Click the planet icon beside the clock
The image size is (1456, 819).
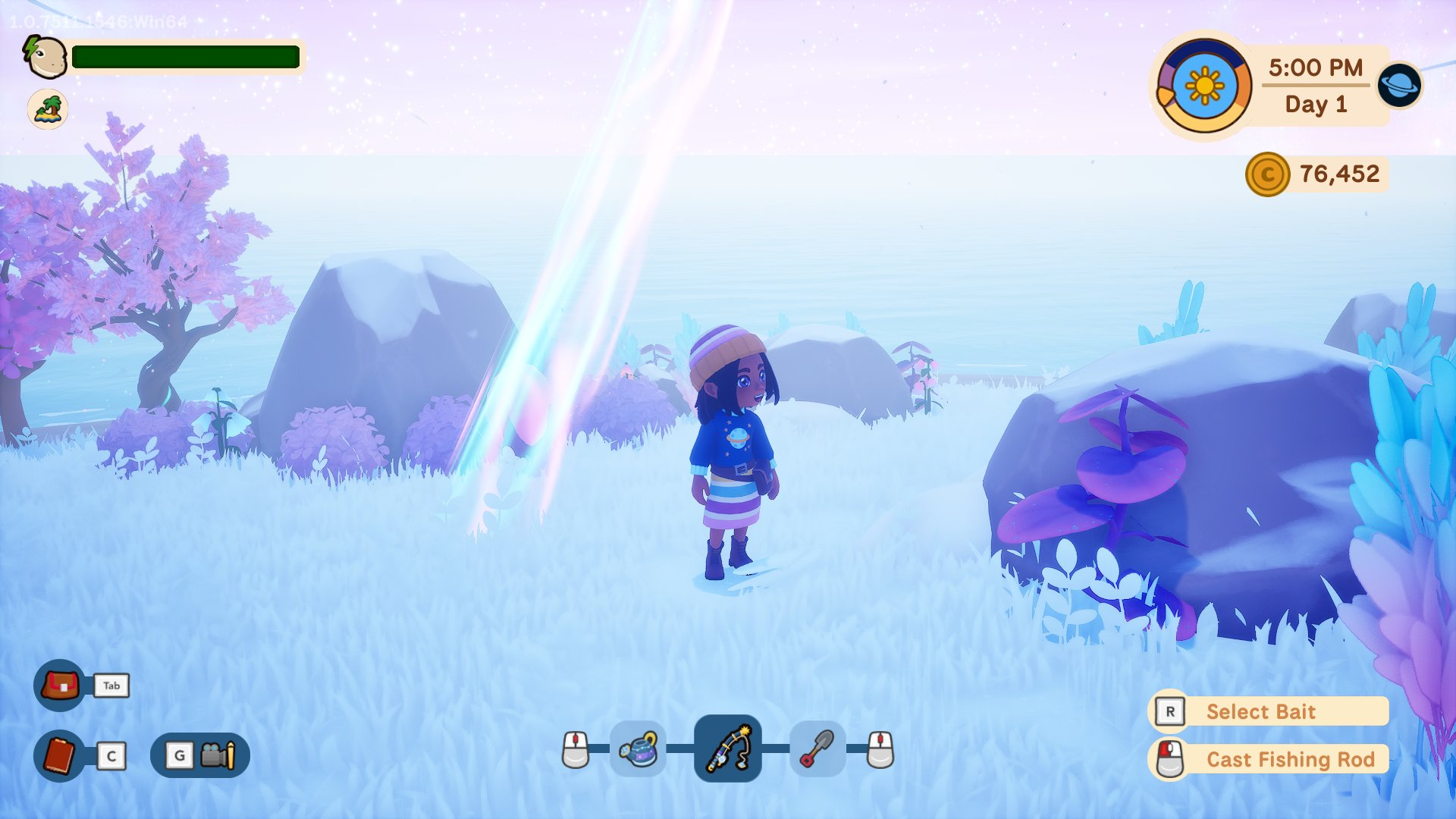1399,85
